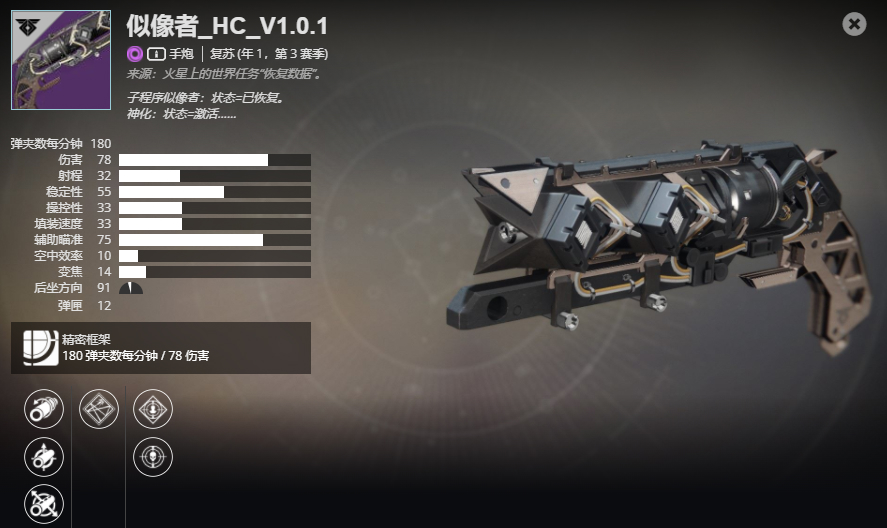Select the skull crosshair perk
This screenshot has width=887, height=528.
point(153,457)
